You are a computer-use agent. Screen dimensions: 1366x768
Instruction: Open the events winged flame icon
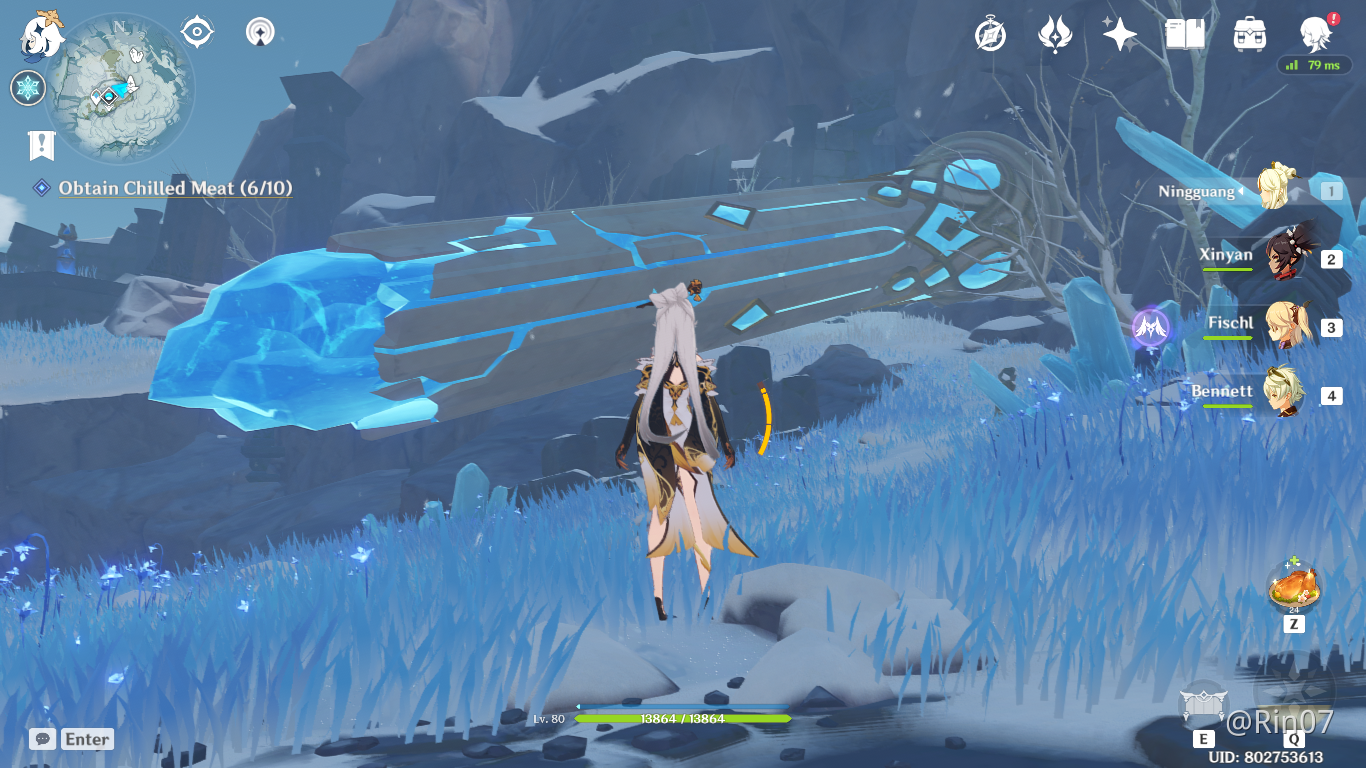(x=1055, y=35)
